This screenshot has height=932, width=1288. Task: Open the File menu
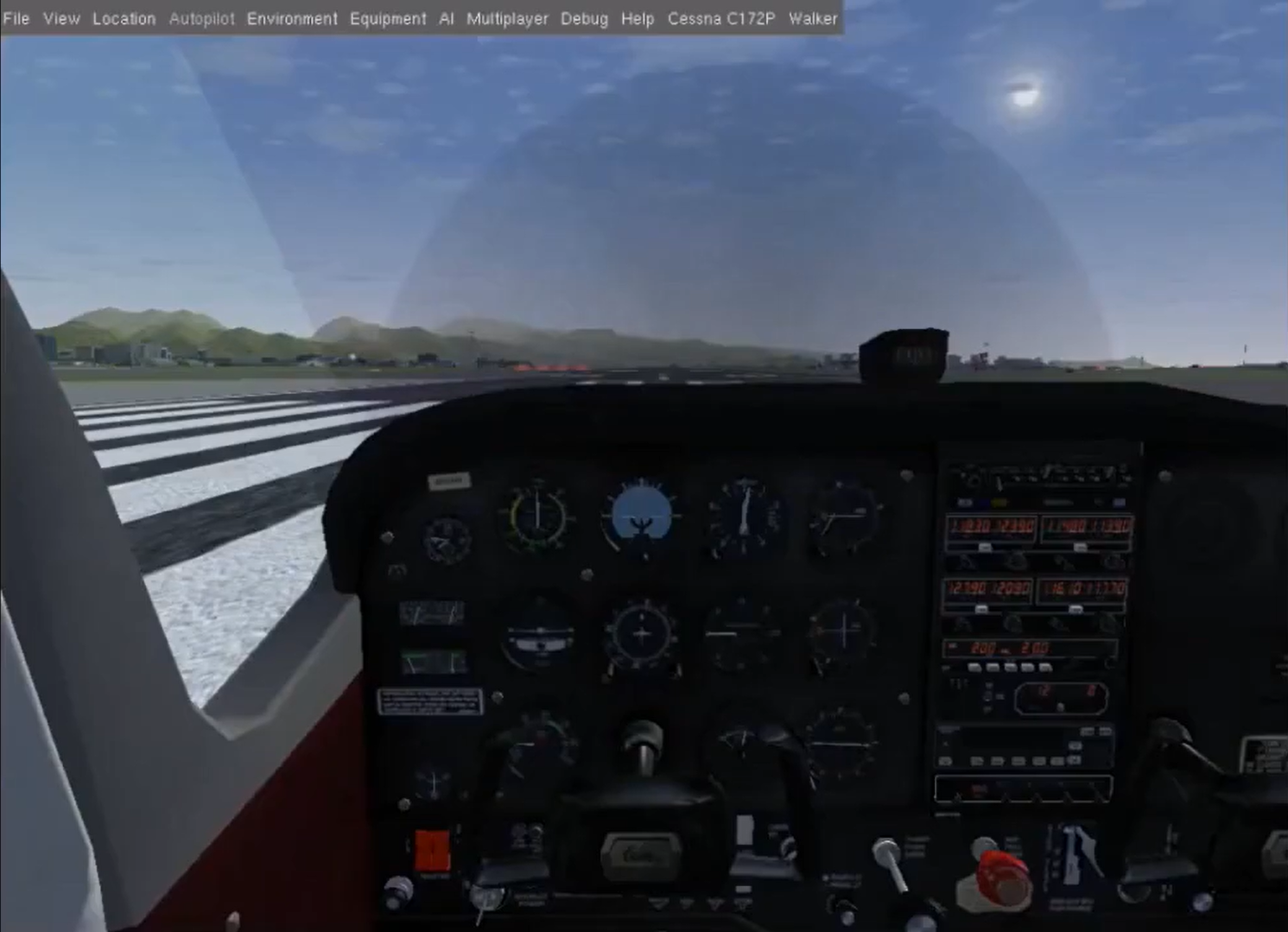17,18
